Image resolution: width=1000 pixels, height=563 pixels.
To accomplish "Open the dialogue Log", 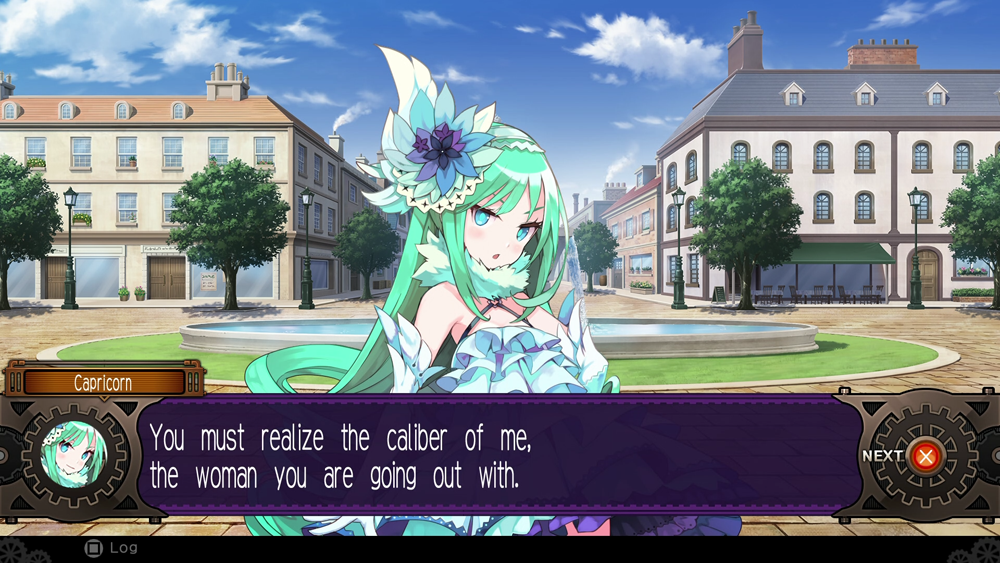I will 112,548.
